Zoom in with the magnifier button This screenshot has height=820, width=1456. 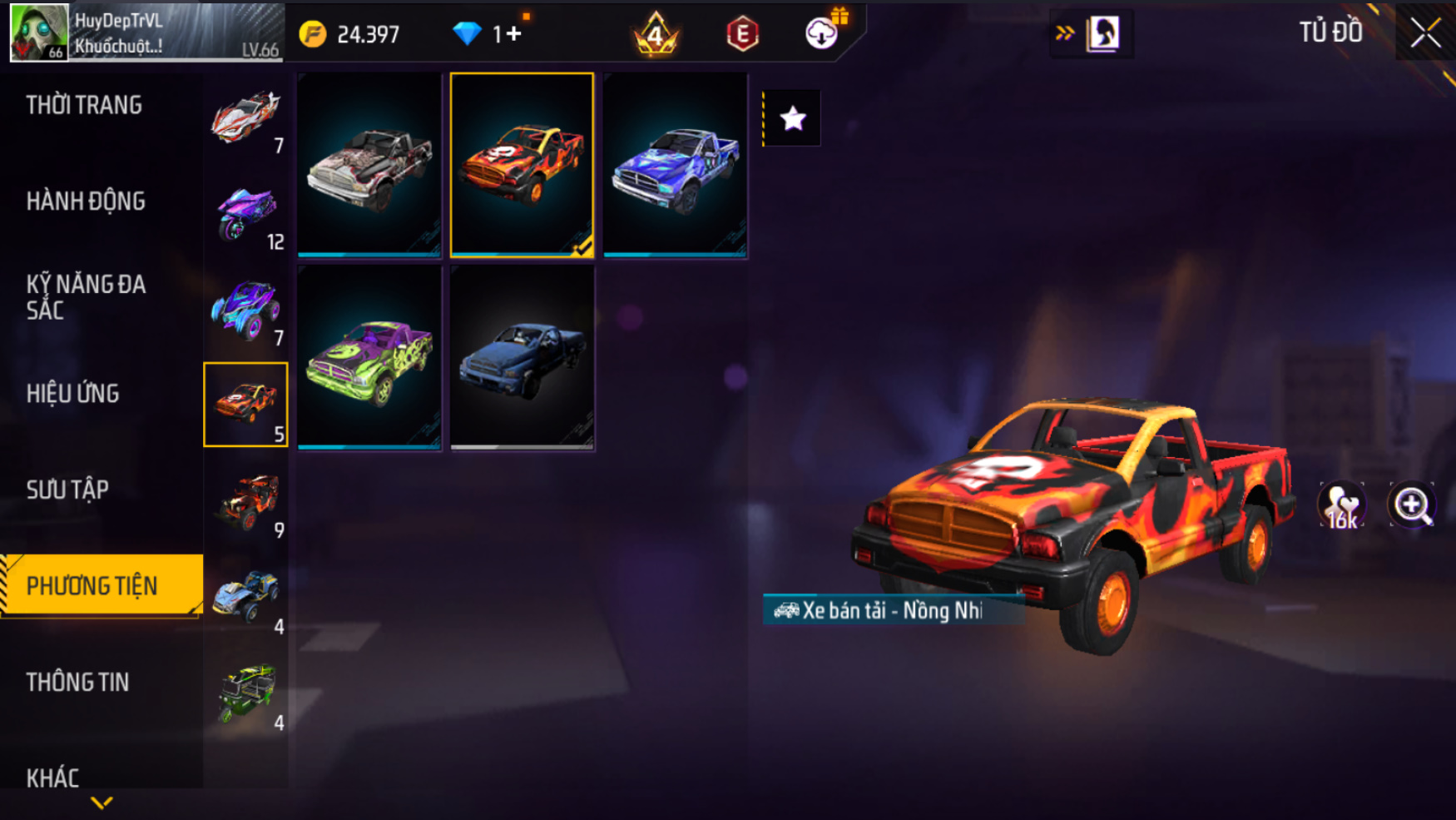pyautogui.click(x=1412, y=504)
